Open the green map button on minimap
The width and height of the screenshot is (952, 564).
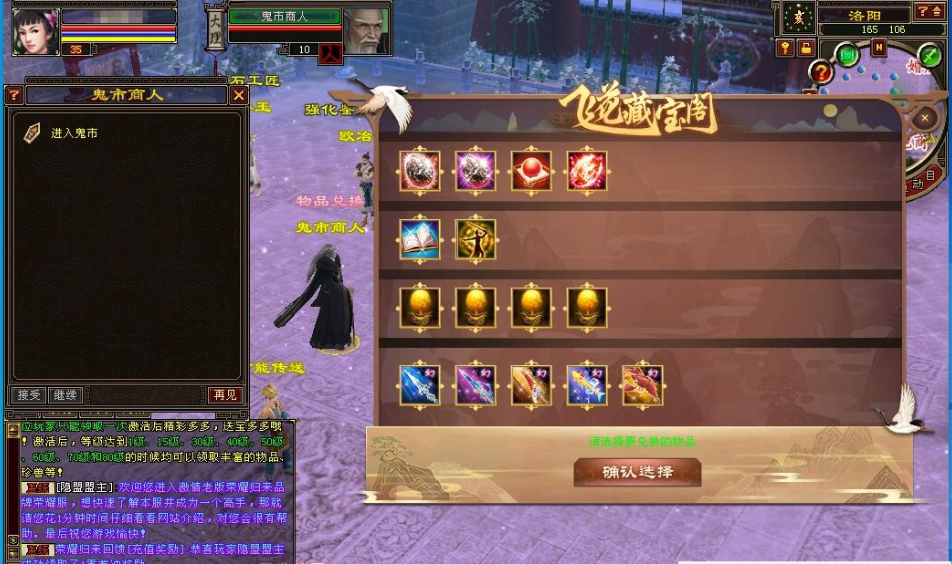[848, 55]
